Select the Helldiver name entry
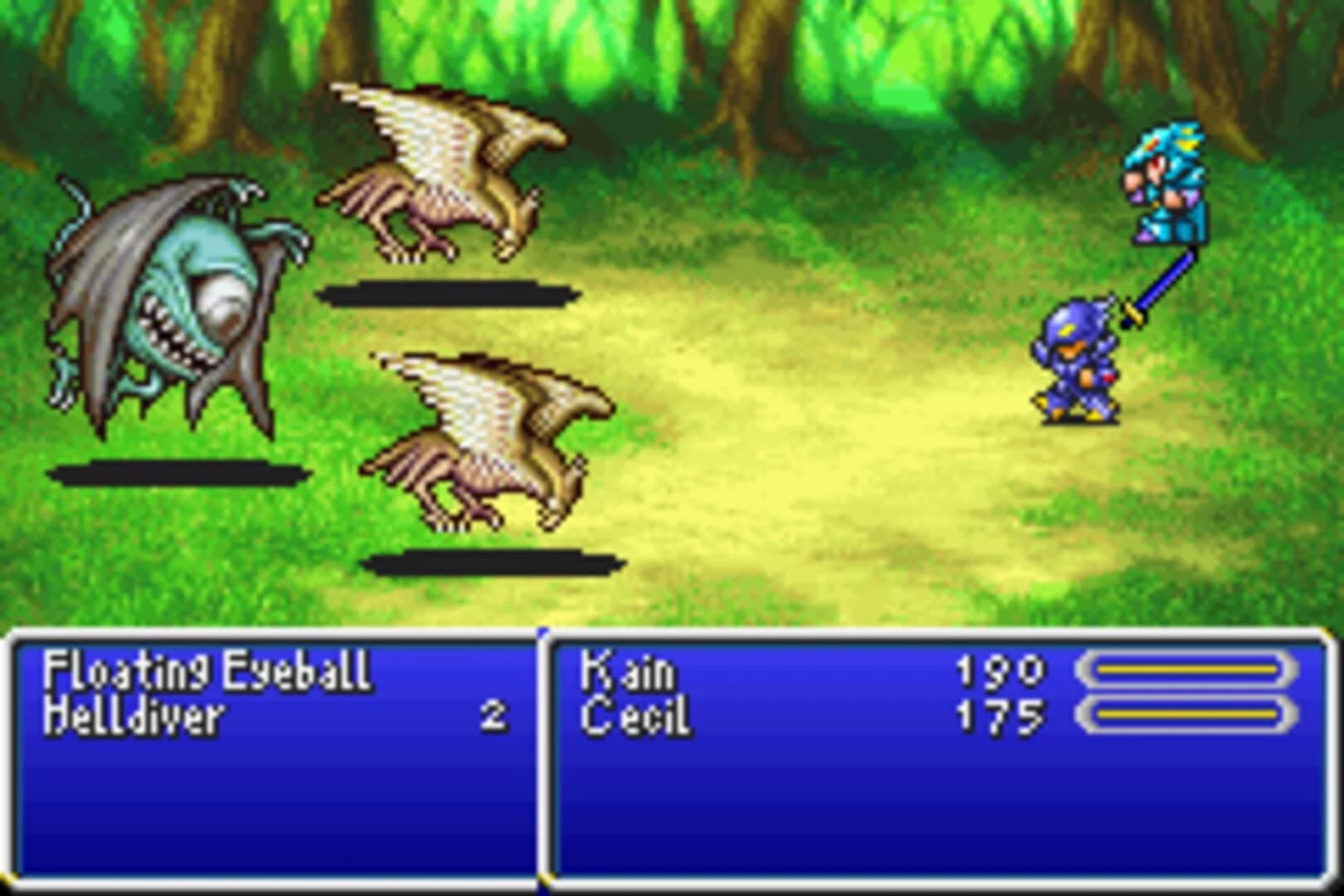This screenshot has height=896, width=1344. click(137, 715)
